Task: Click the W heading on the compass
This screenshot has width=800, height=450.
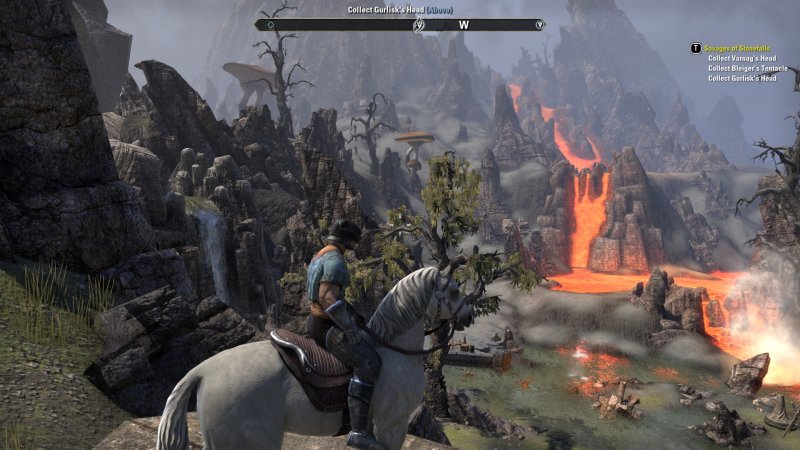Action: click(464, 24)
